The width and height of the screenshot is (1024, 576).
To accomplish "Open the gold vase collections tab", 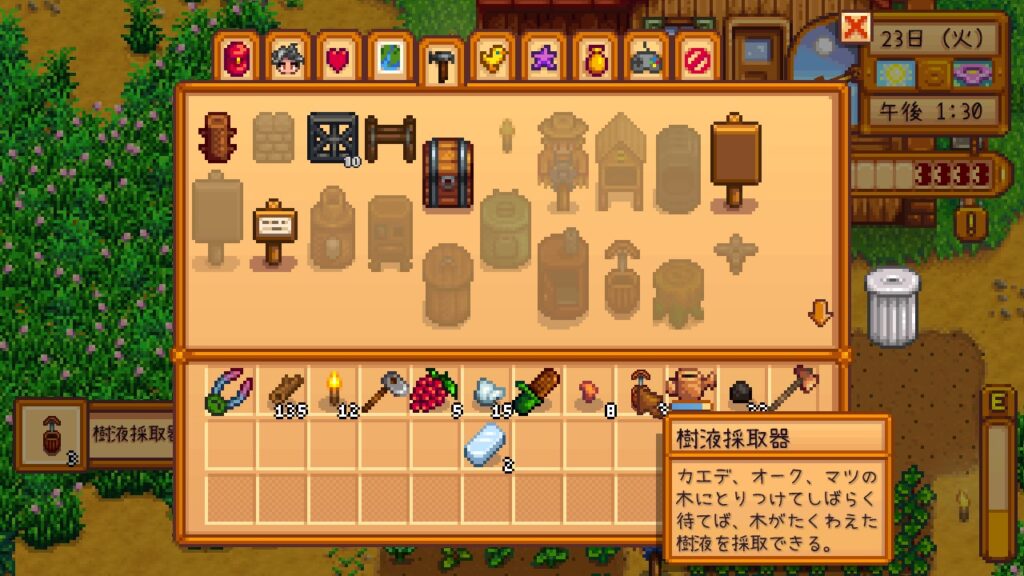I will pyautogui.click(x=596, y=59).
